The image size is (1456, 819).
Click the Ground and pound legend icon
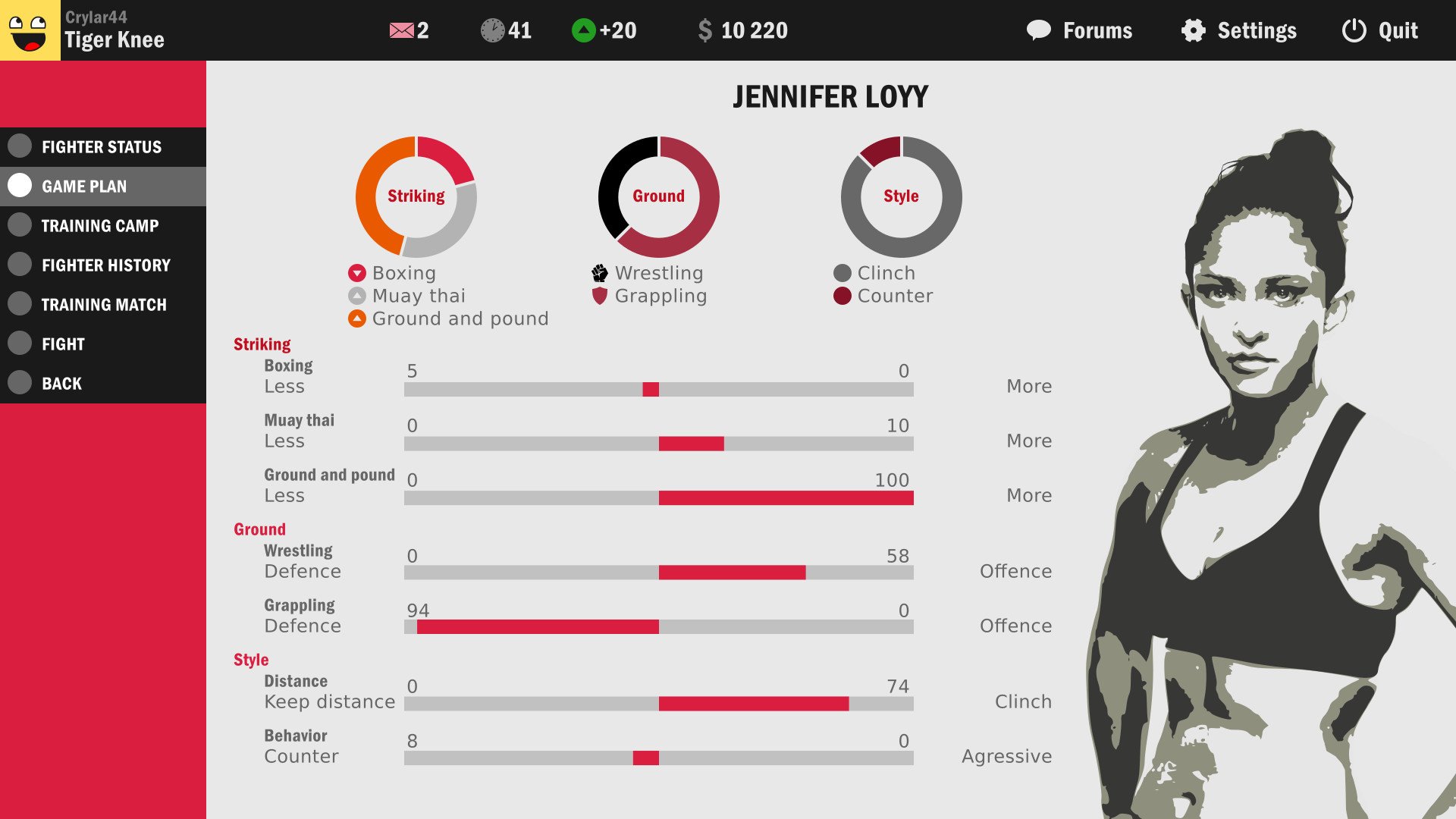pyautogui.click(x=356, y=318)
